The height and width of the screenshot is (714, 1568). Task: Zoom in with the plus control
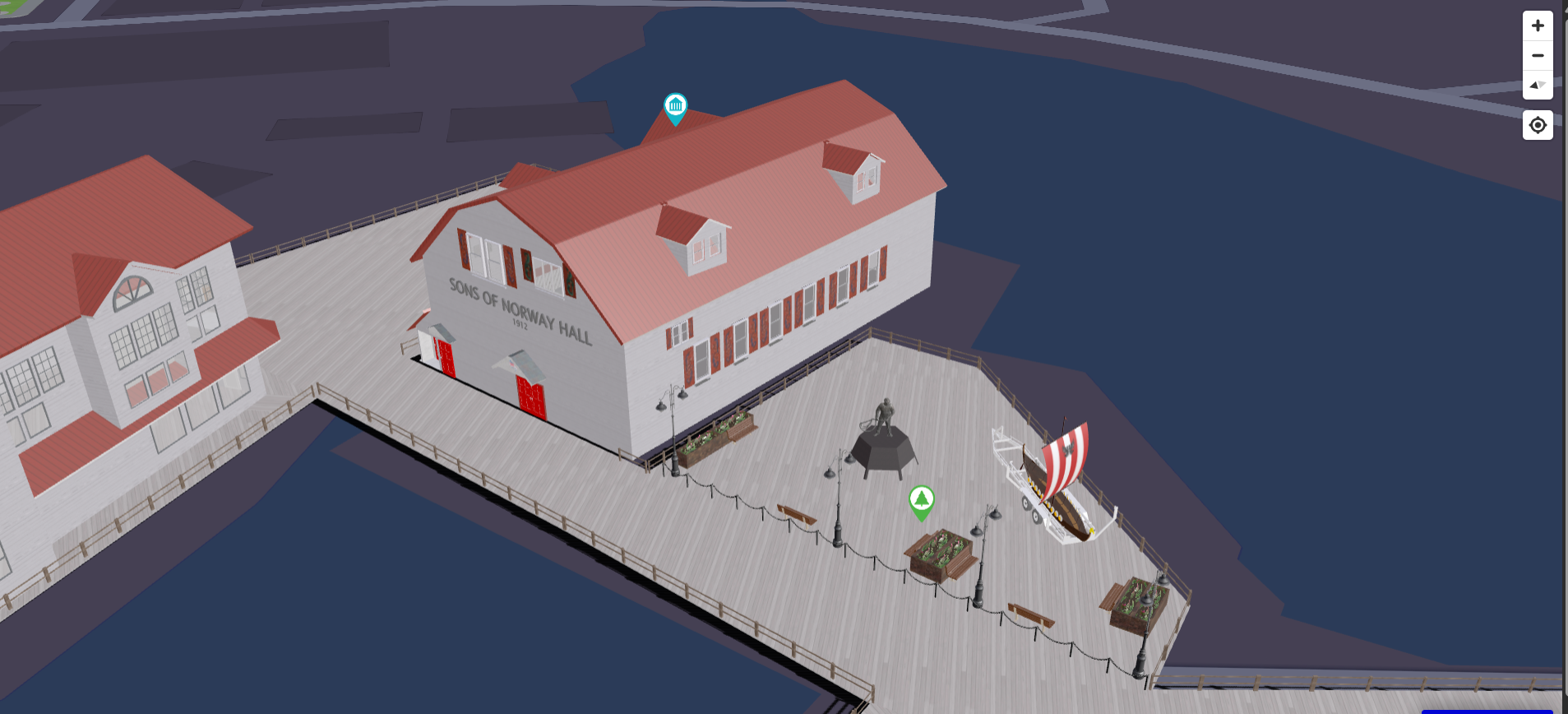1537,25
